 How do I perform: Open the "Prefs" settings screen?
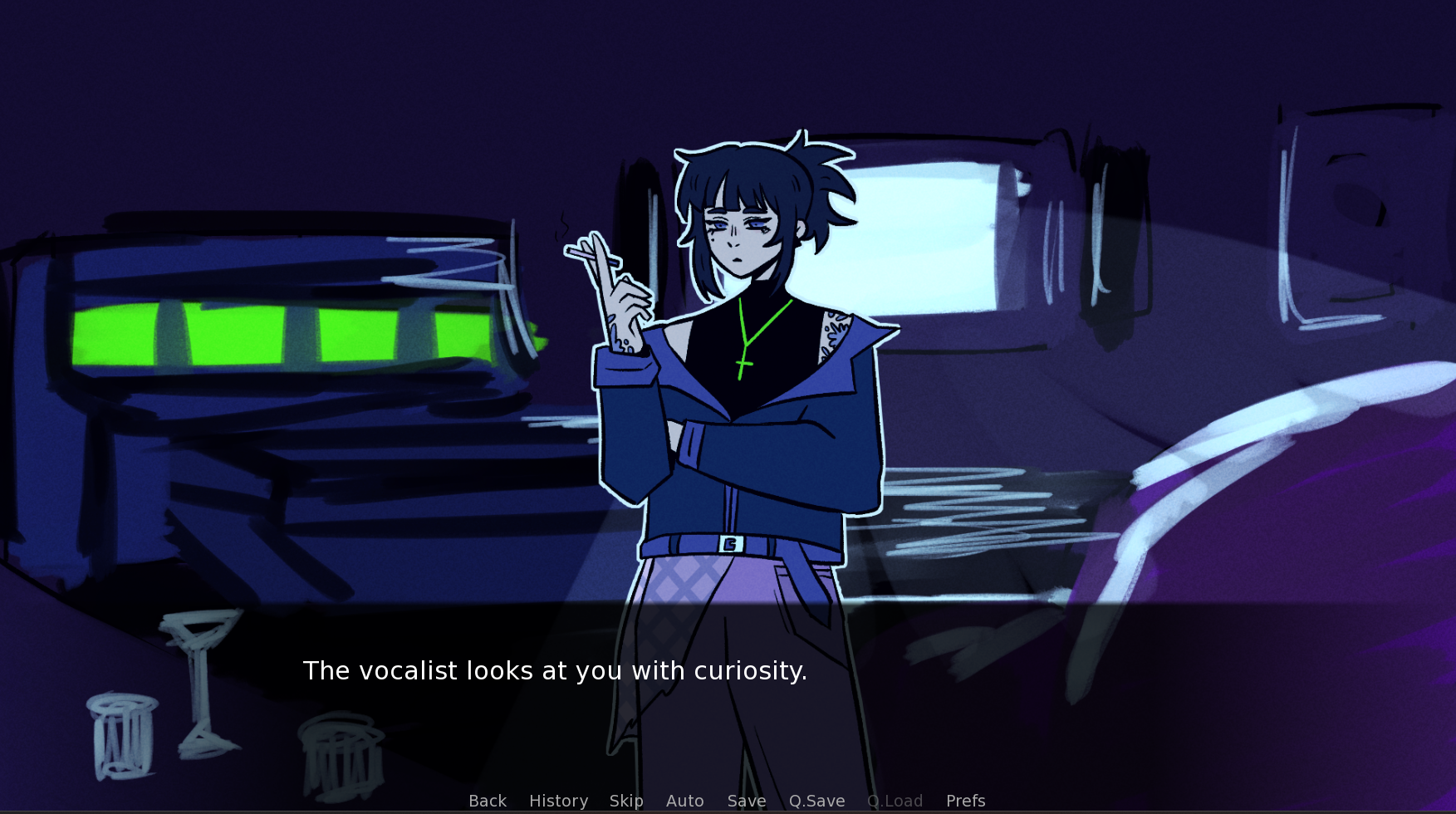click(x=965, y=801)
